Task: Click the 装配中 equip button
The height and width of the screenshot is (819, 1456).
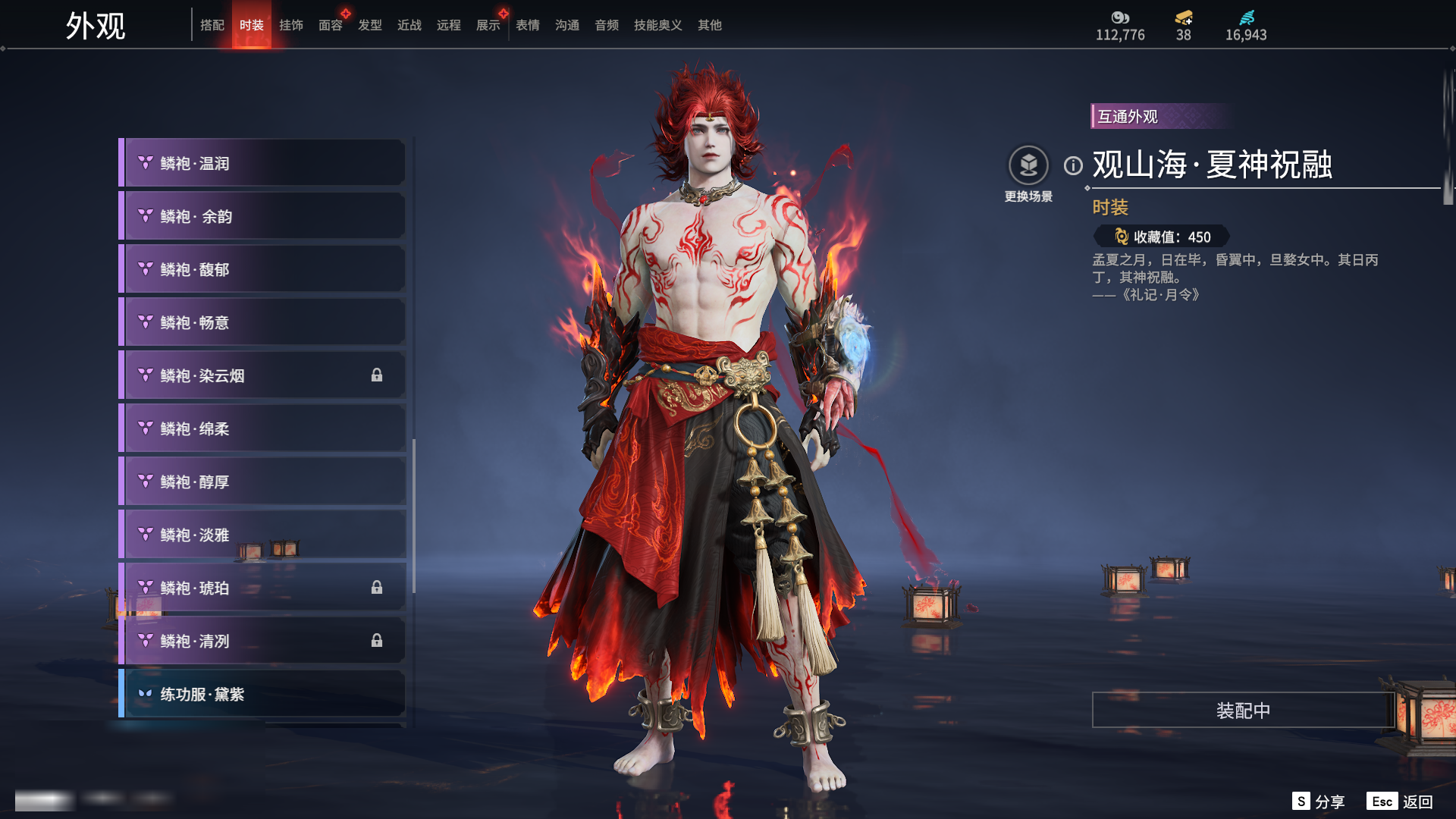Action: point(1243,710)
